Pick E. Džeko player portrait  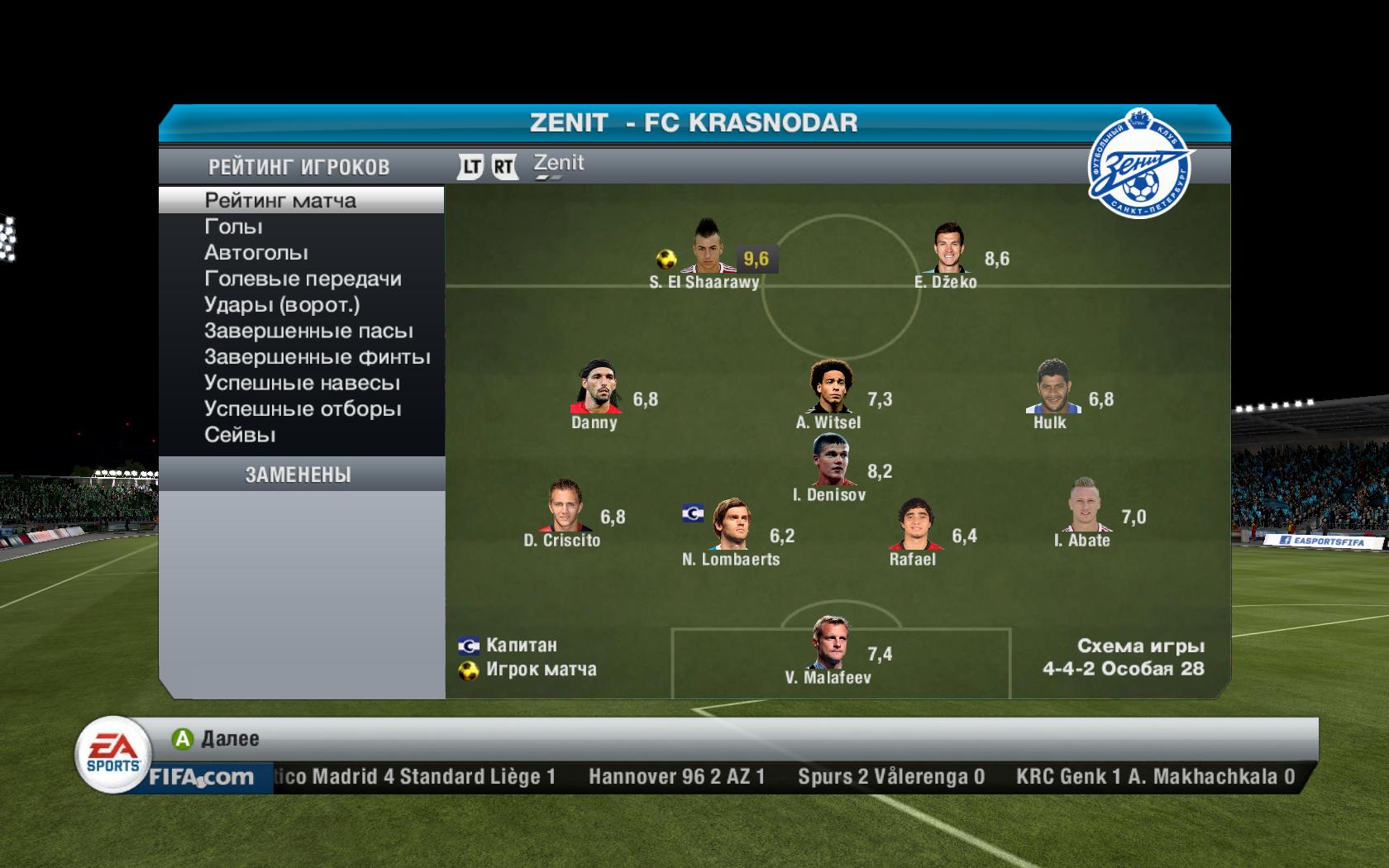tap(947, 249)
